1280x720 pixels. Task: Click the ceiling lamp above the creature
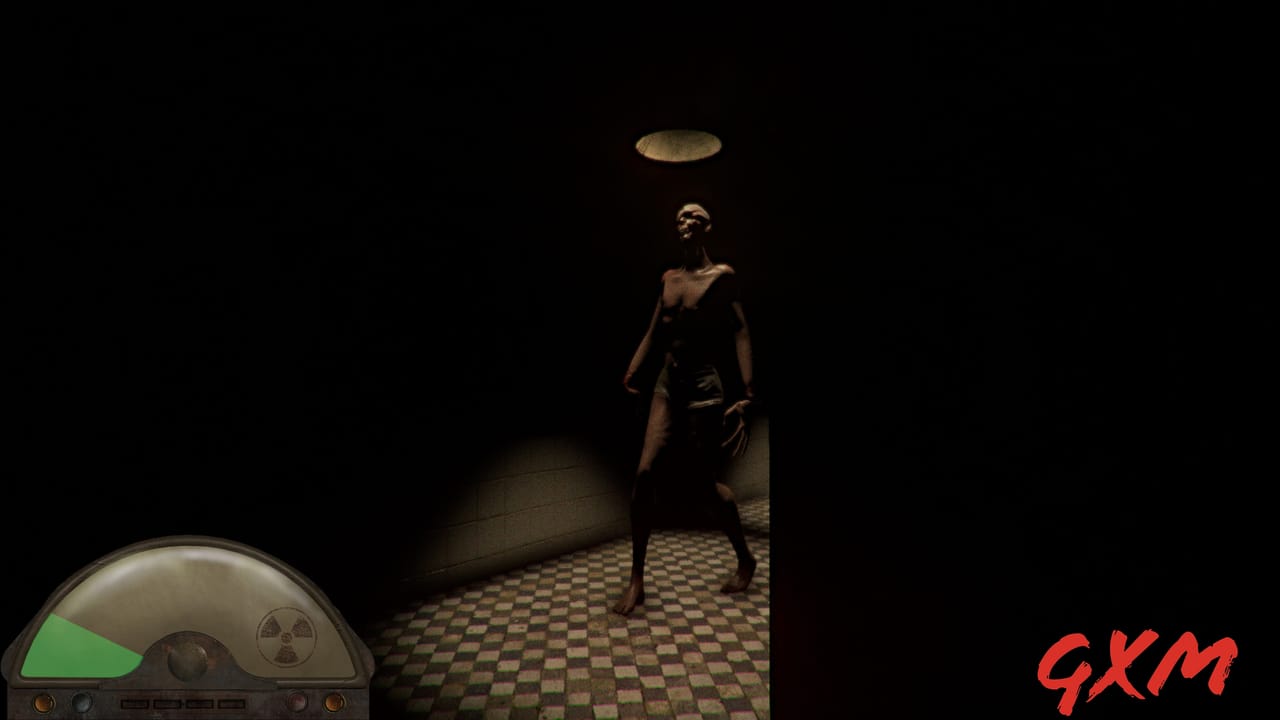[676, 144]
